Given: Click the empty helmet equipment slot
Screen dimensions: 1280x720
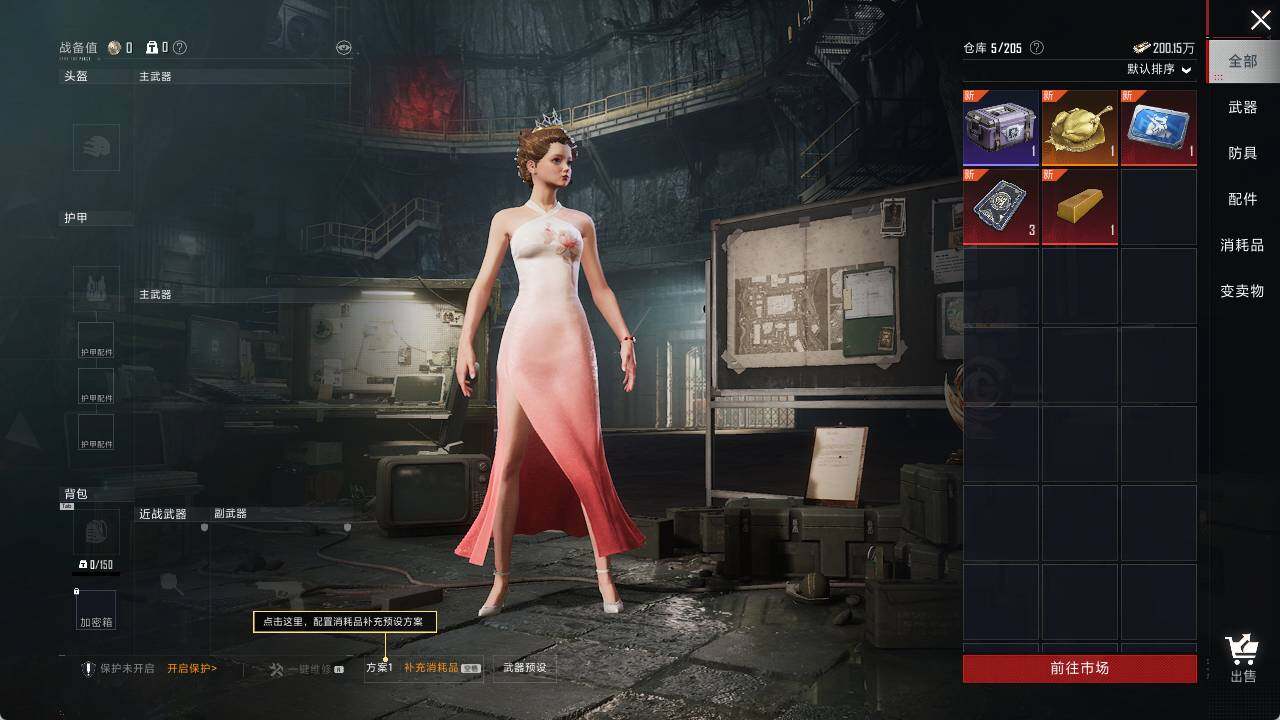Looking at the screenshot, I should [x=96, y=148].
